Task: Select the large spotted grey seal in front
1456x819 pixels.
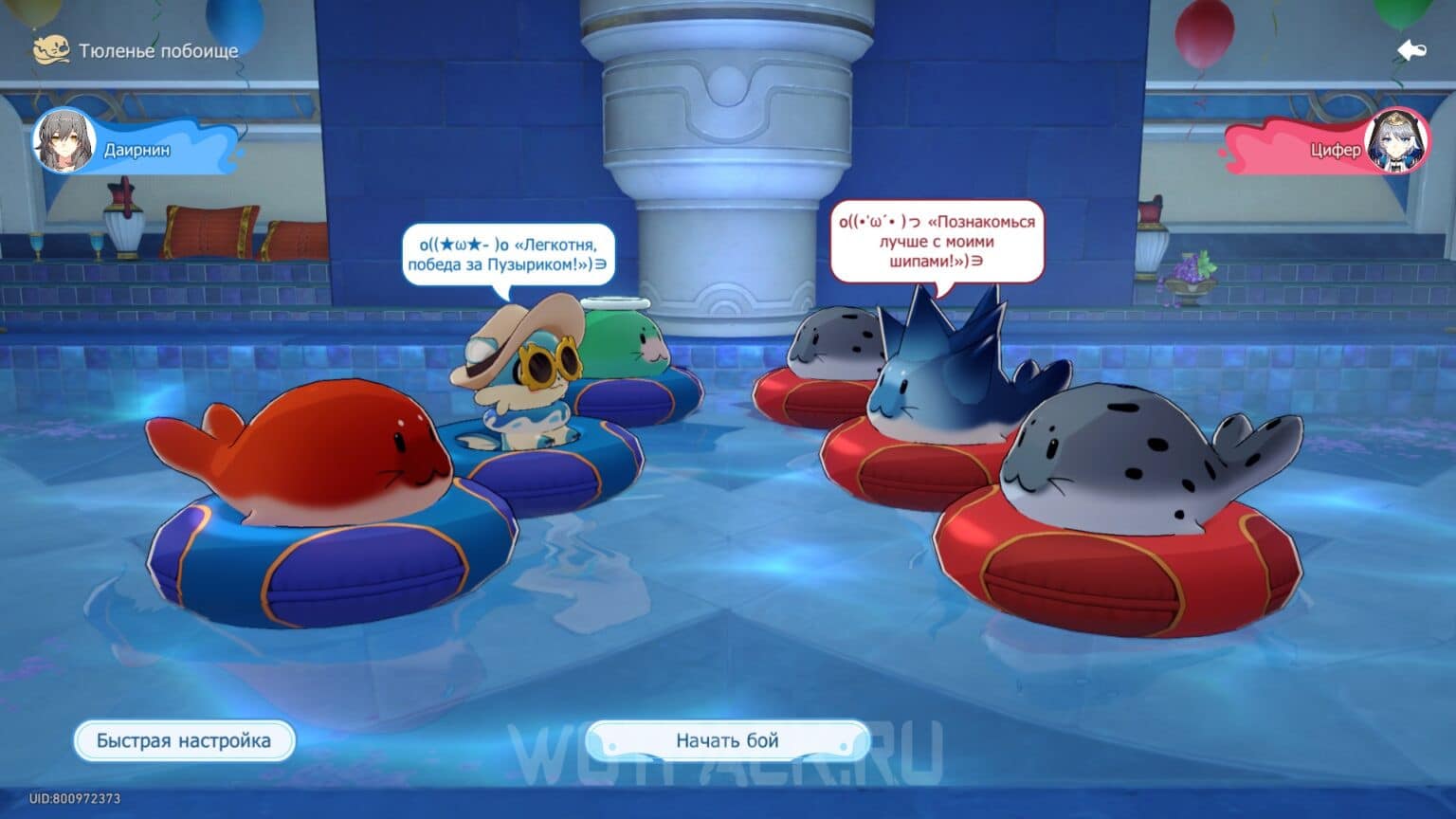Action: tap(1119, 464)
